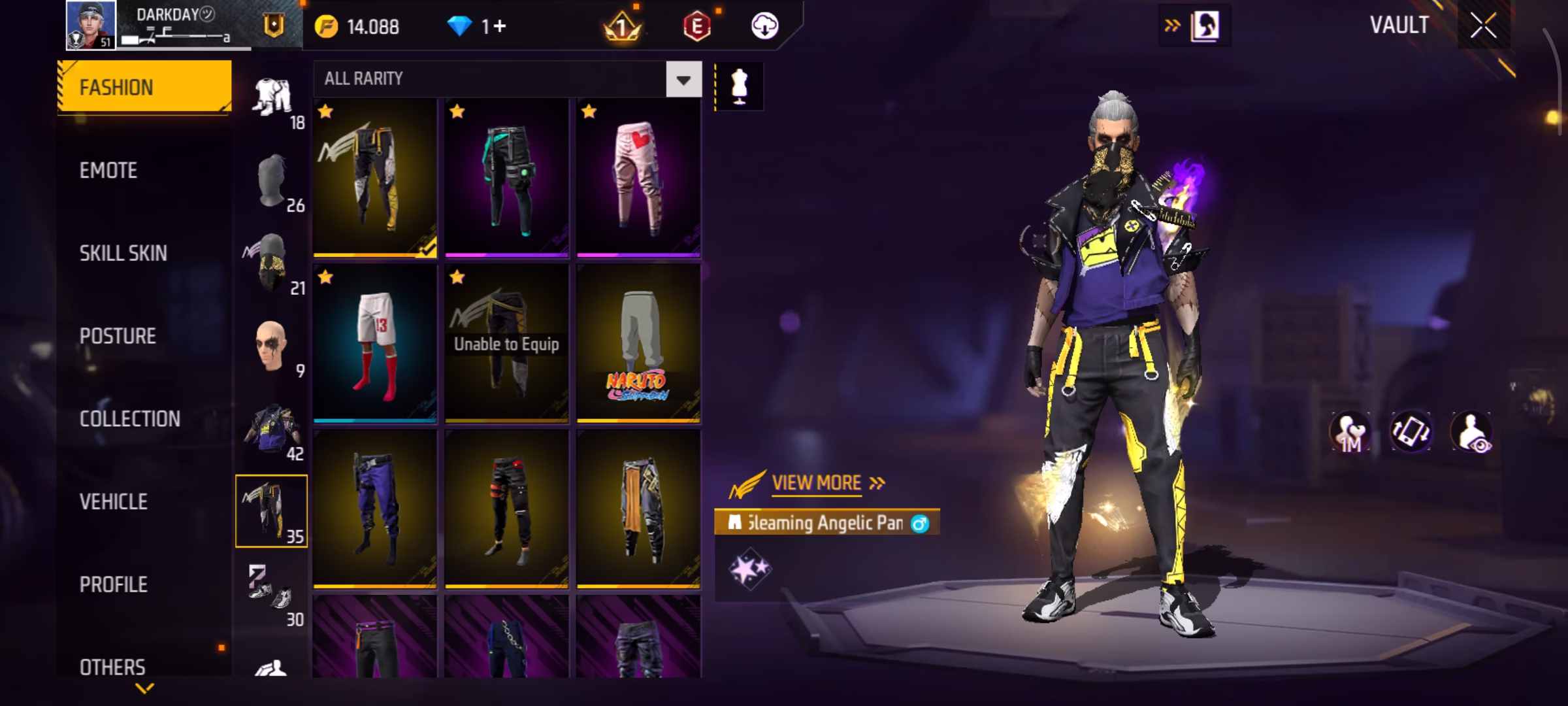Open the head mask category
The image size is (1568, 706).
(271, 180)
